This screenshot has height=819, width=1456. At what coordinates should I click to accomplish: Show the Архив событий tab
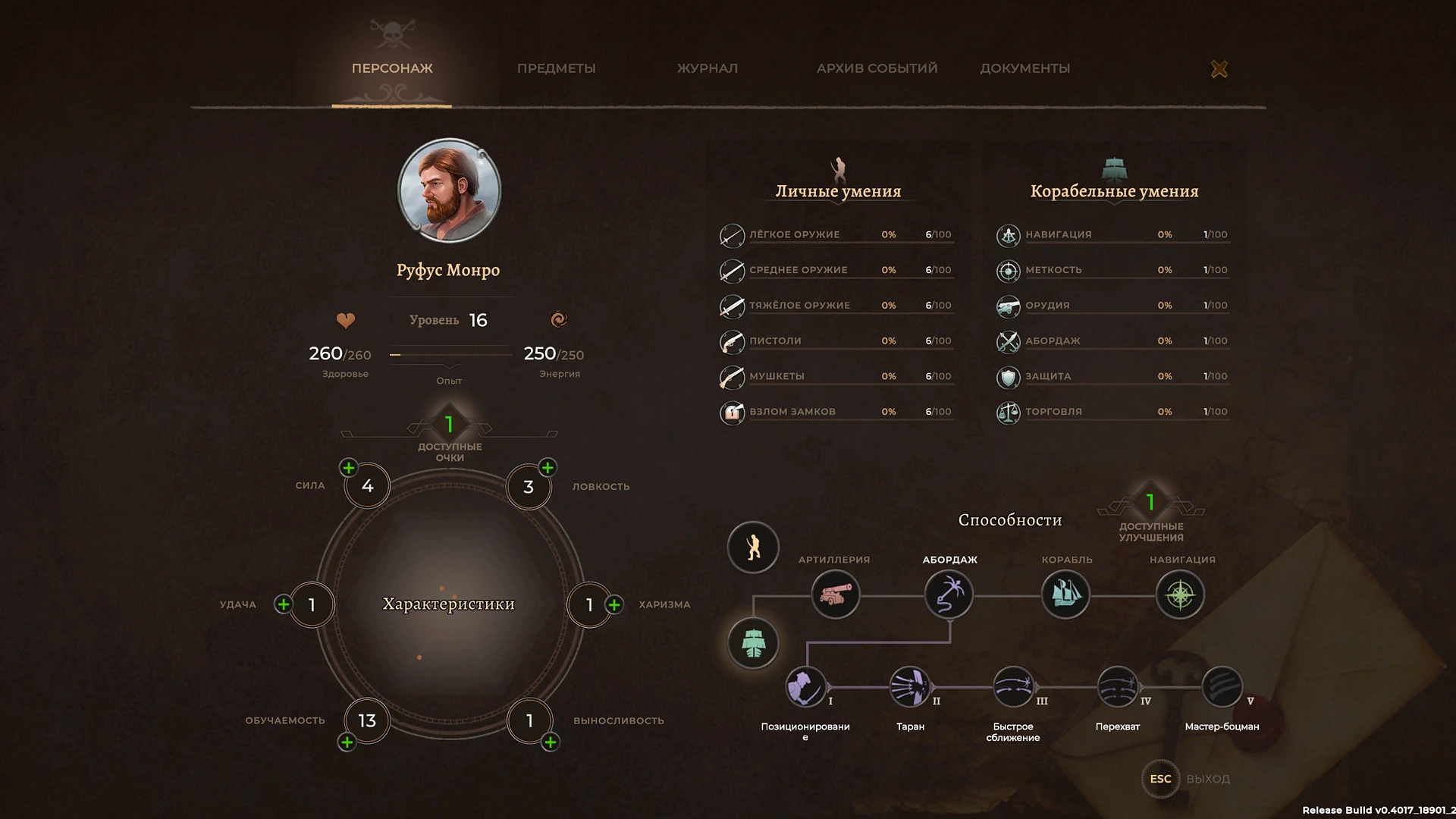tap(877, 68)
